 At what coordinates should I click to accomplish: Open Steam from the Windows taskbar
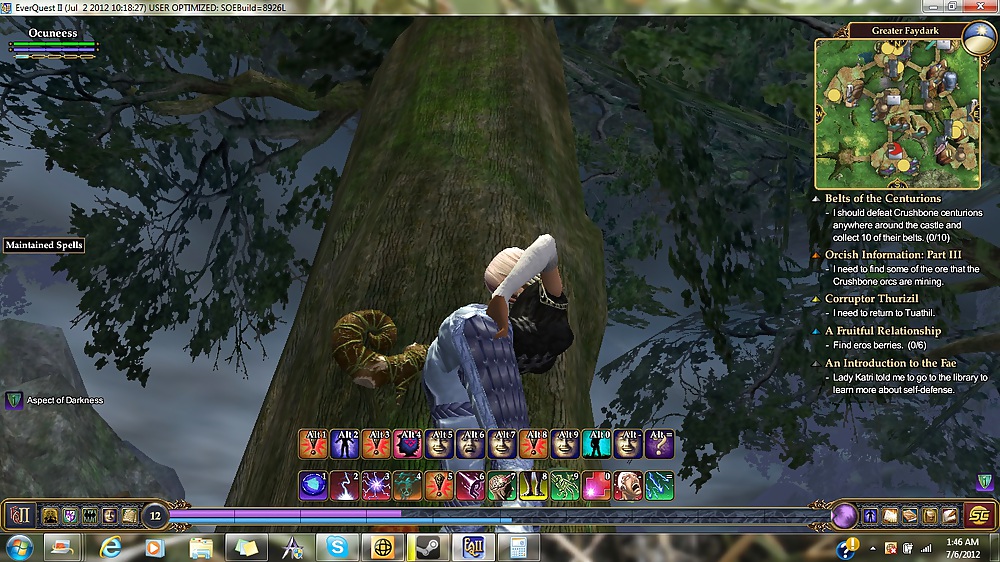tap(428, 547)
